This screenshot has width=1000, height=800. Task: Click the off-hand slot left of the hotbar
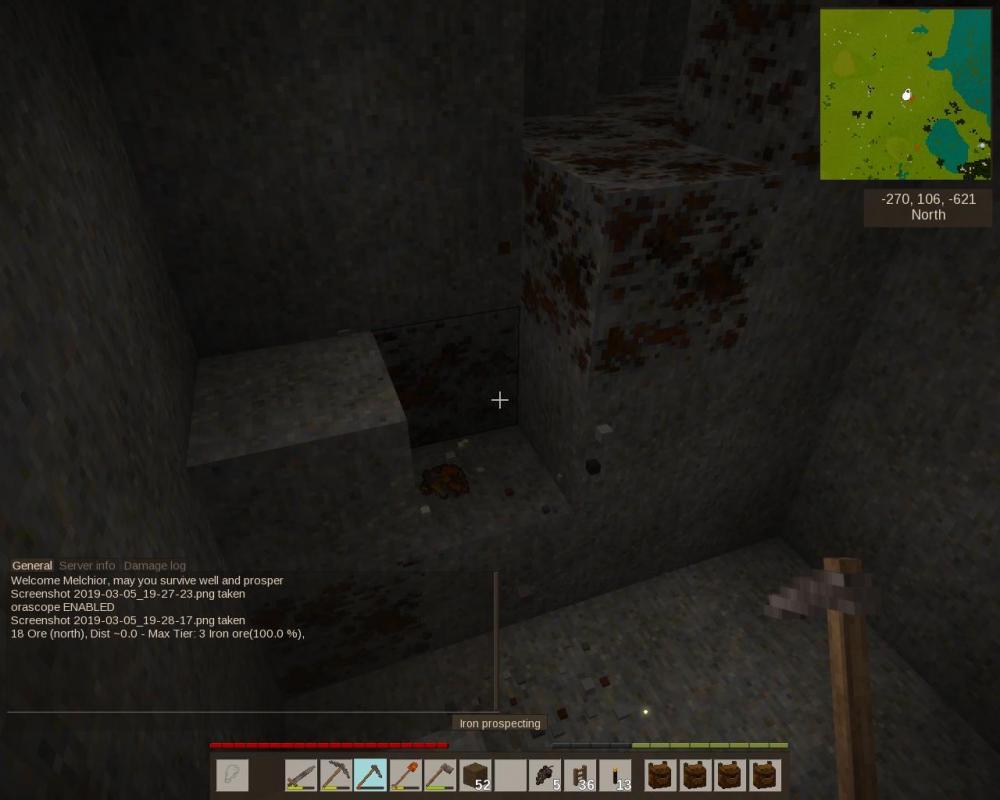click(x=232, y=776)
